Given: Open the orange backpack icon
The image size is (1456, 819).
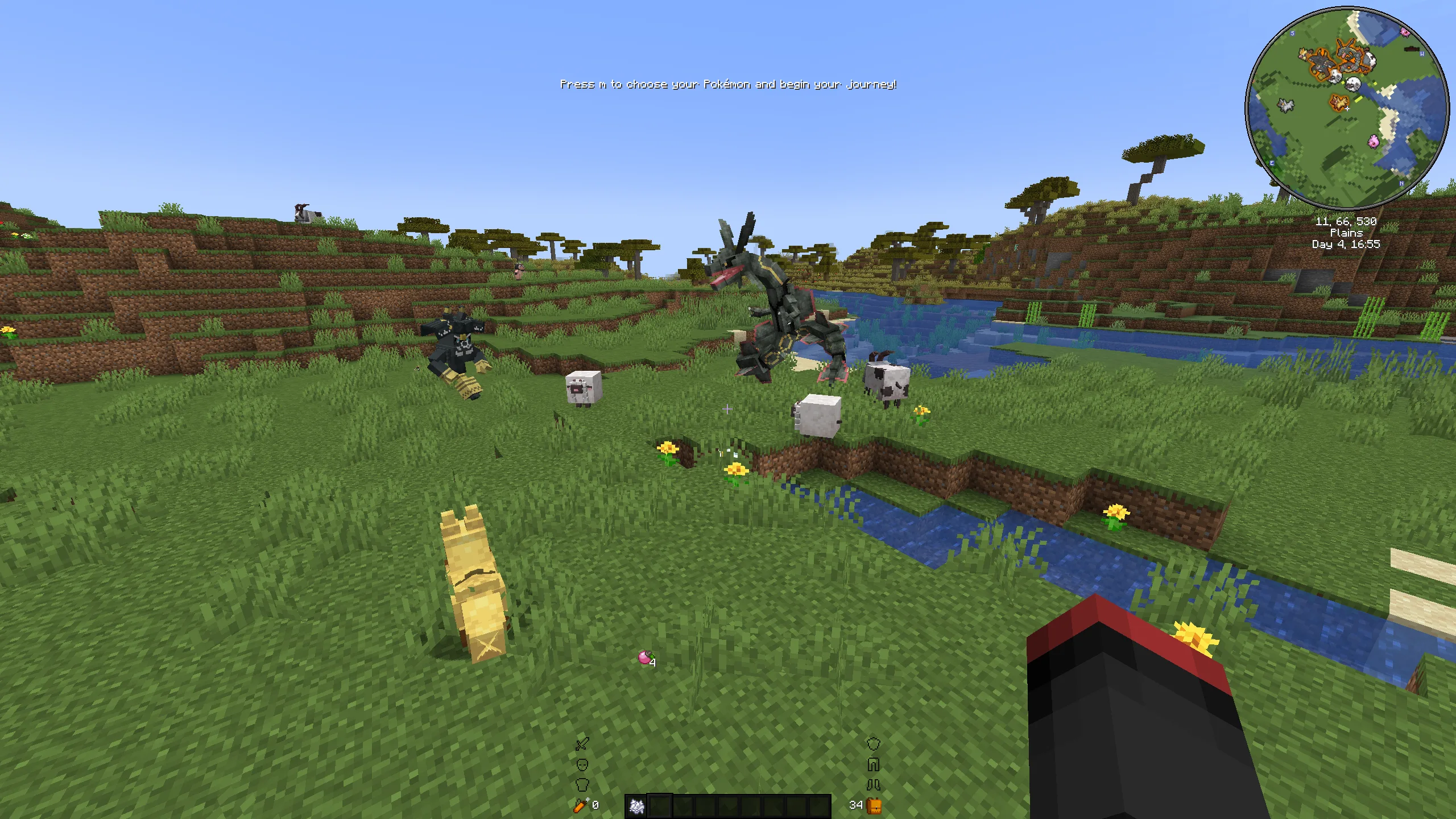Looking at the screenshot, I should coord(874,805).
